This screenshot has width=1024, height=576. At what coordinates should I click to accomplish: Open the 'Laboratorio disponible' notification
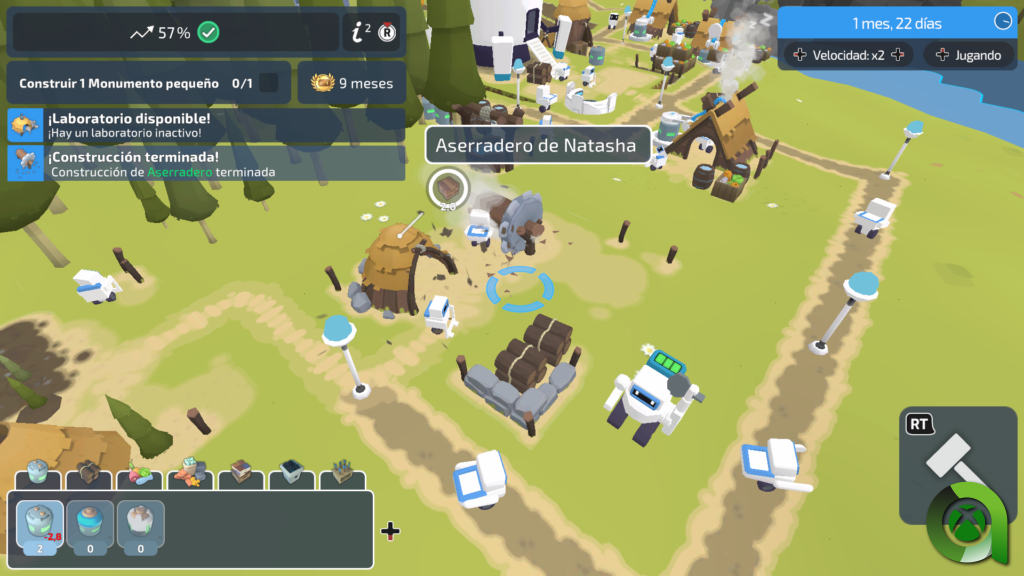tap(205, 125)
